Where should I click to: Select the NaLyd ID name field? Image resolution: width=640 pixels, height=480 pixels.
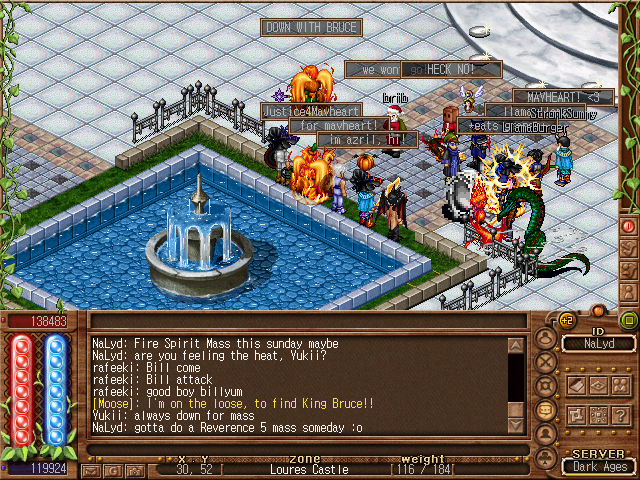(x=597, y=343)
